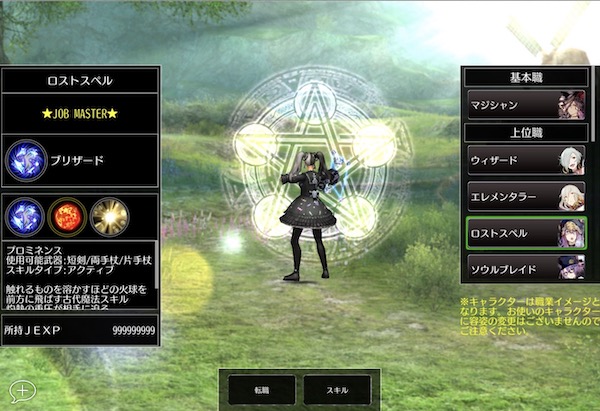This screenshot has width=600, height=411.
Task: Select the マジシャン base job
Action: click(x=526, y=104)
